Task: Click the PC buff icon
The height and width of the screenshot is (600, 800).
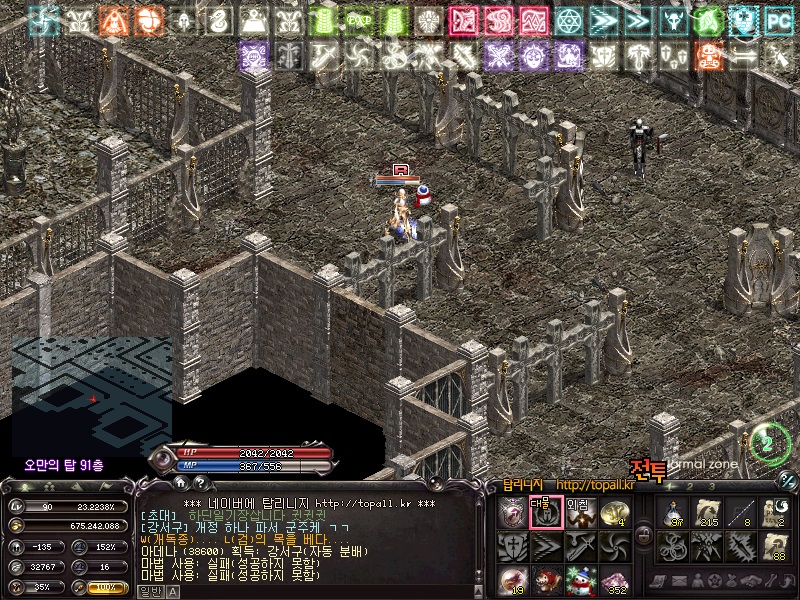Action: [x=777, y=19]
